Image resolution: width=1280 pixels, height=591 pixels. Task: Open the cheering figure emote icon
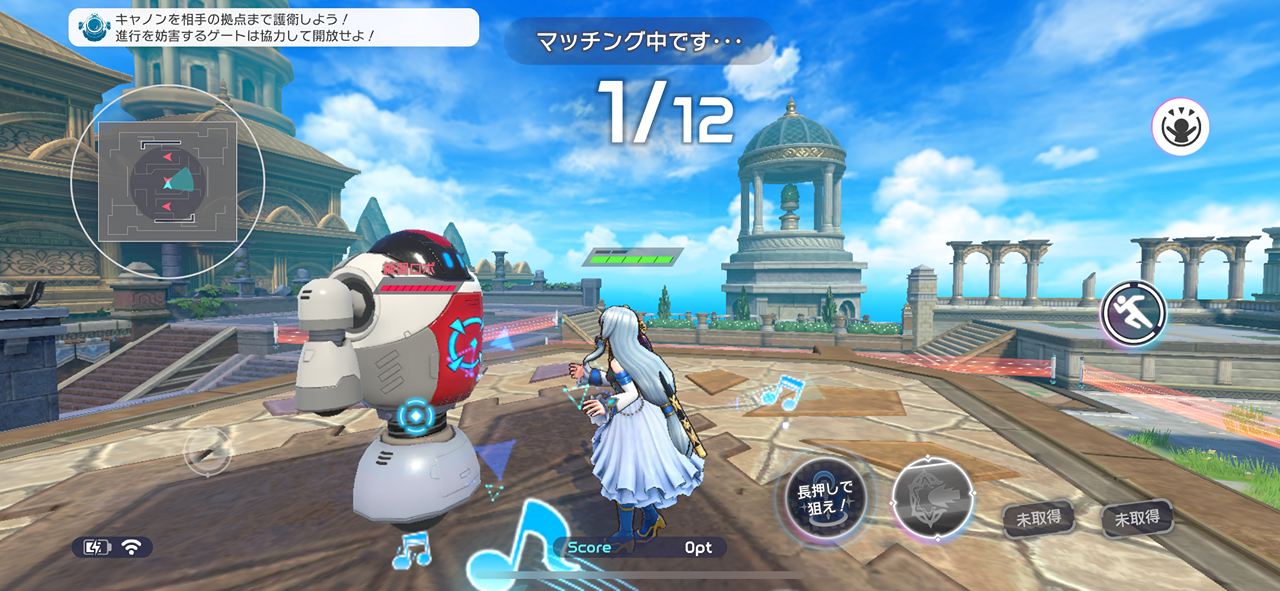click(1180, 127)
